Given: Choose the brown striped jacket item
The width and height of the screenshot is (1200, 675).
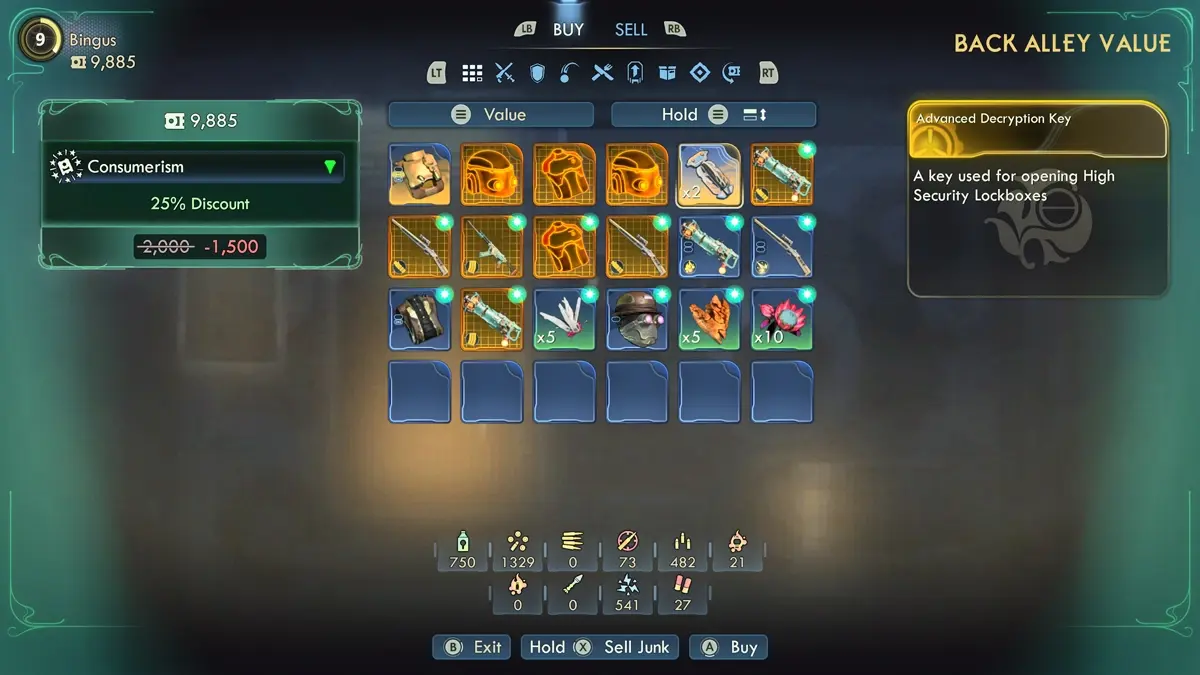Looking at the screenshot, I should pyautogui.click(x=419, y=319).
